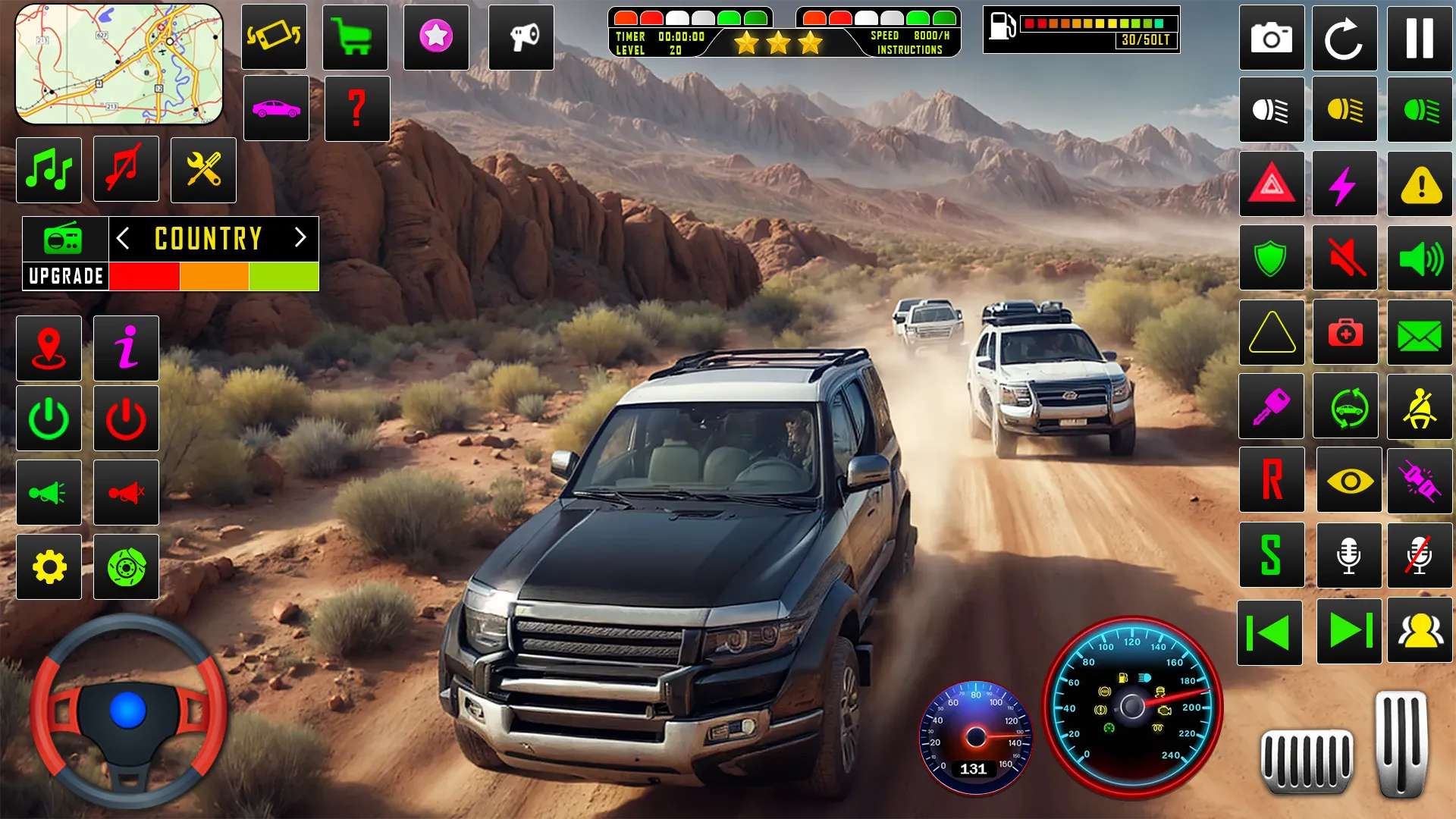Open the green shopping cart store
The image size is (1456, 819).
355,37
